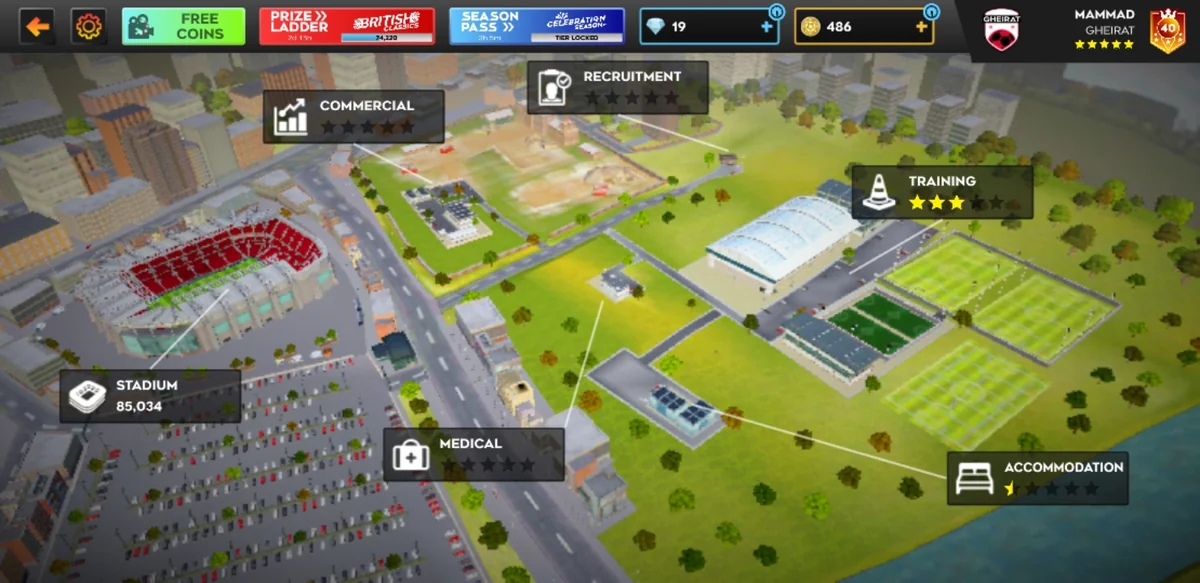Select the Medical facility label

[x=474, y=454]
